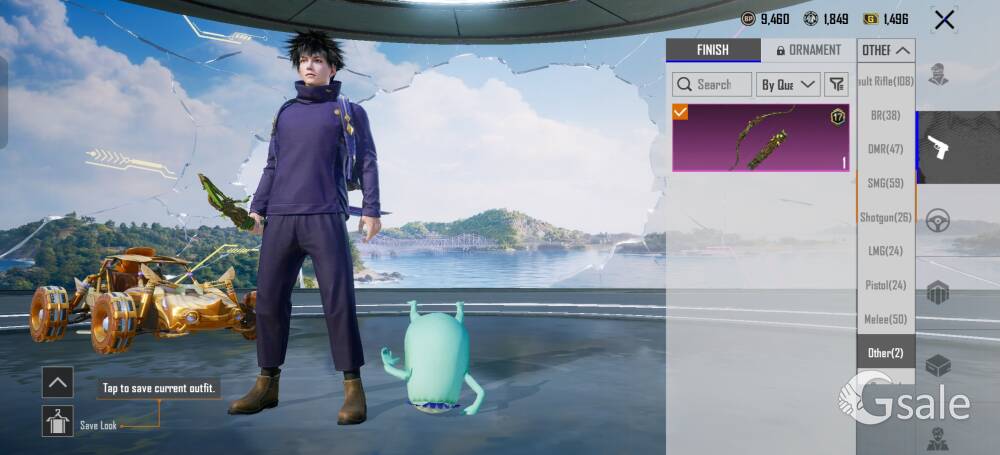Choose the DMR(47) weapon category
Image resolution: width=1000 pixels, height=455 pixels.
(x=885, y=149)
